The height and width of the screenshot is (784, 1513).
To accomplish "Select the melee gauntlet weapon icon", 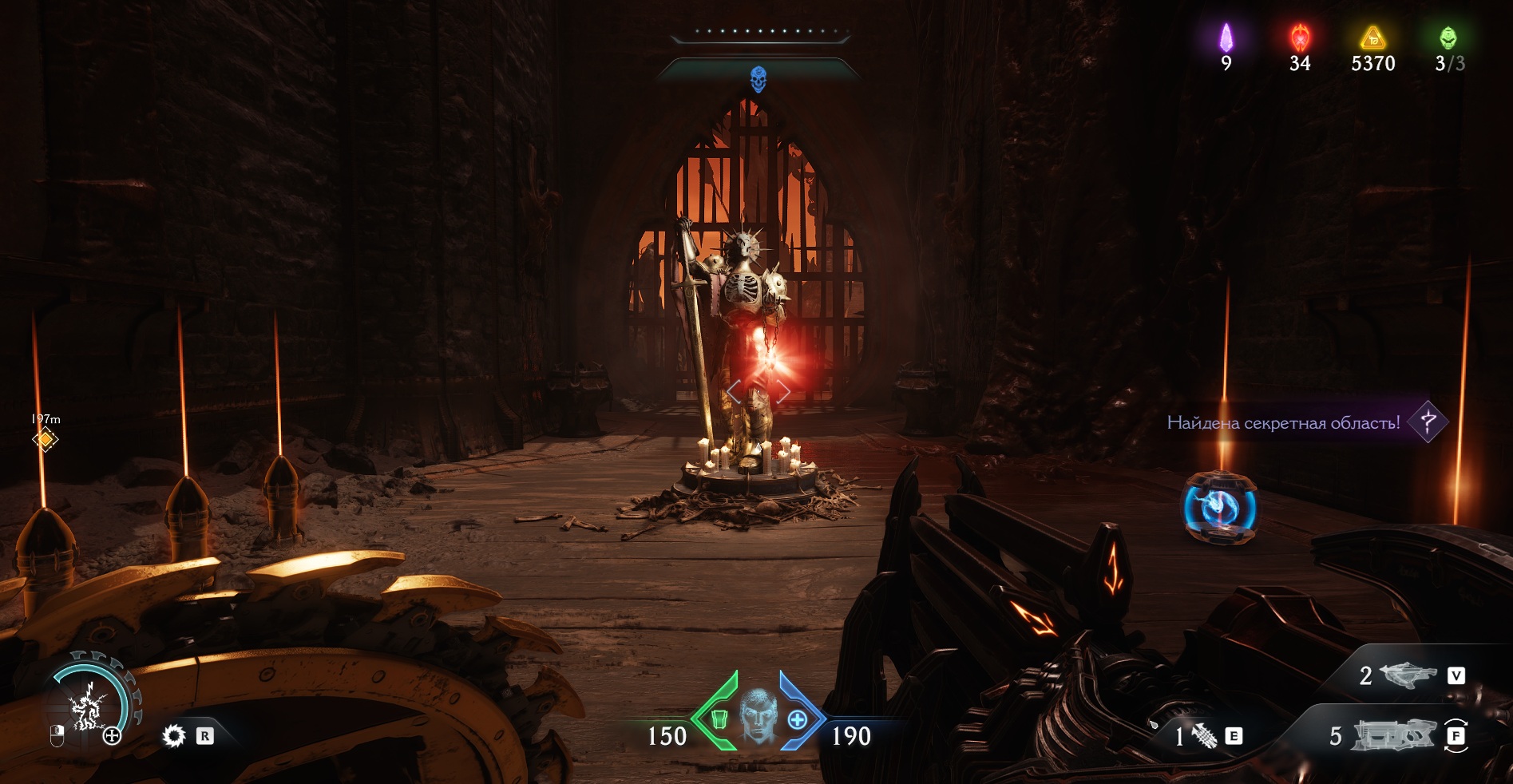I will (1204, 735).
